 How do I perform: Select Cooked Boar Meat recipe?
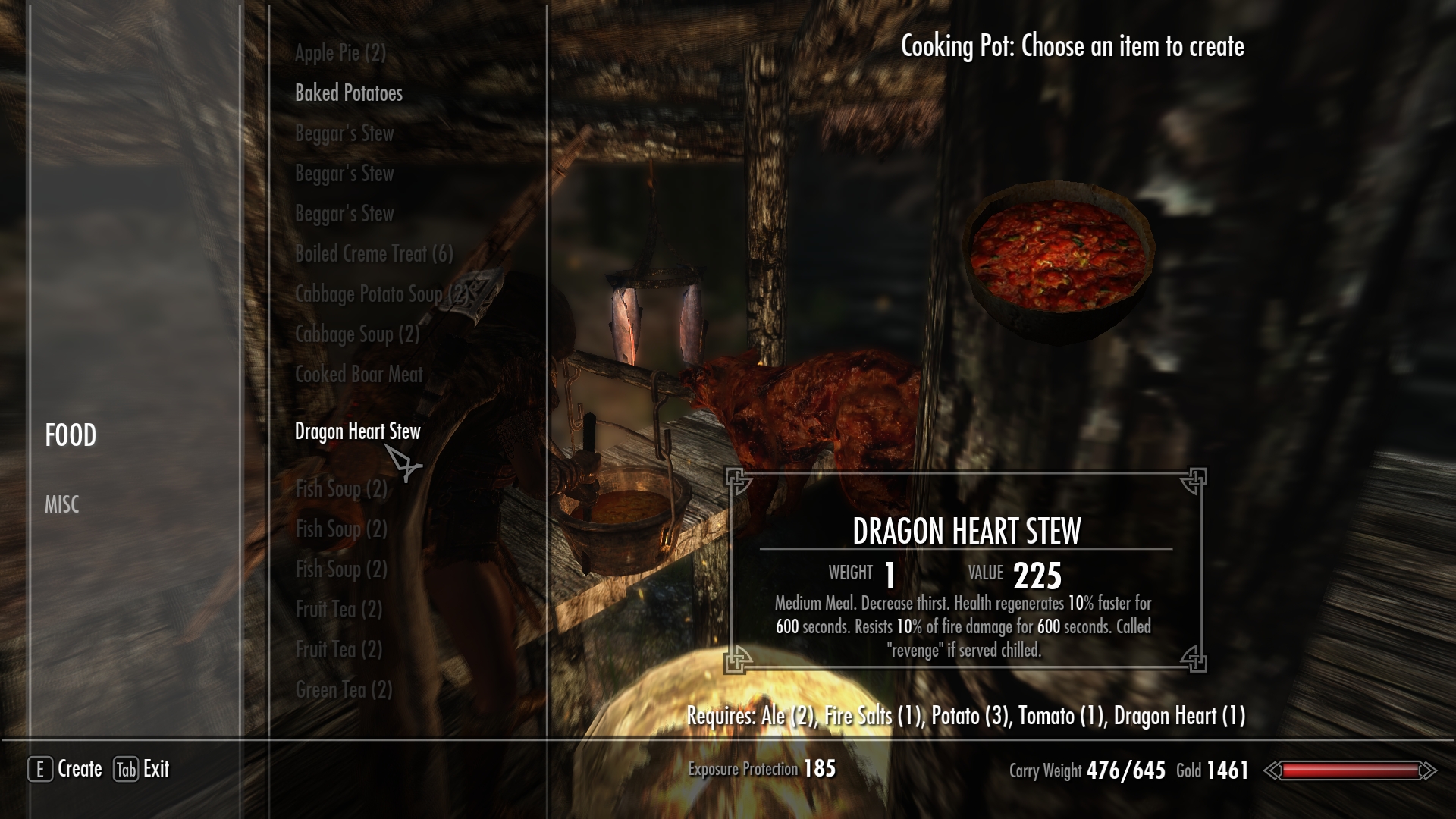[x=358, y=375]
